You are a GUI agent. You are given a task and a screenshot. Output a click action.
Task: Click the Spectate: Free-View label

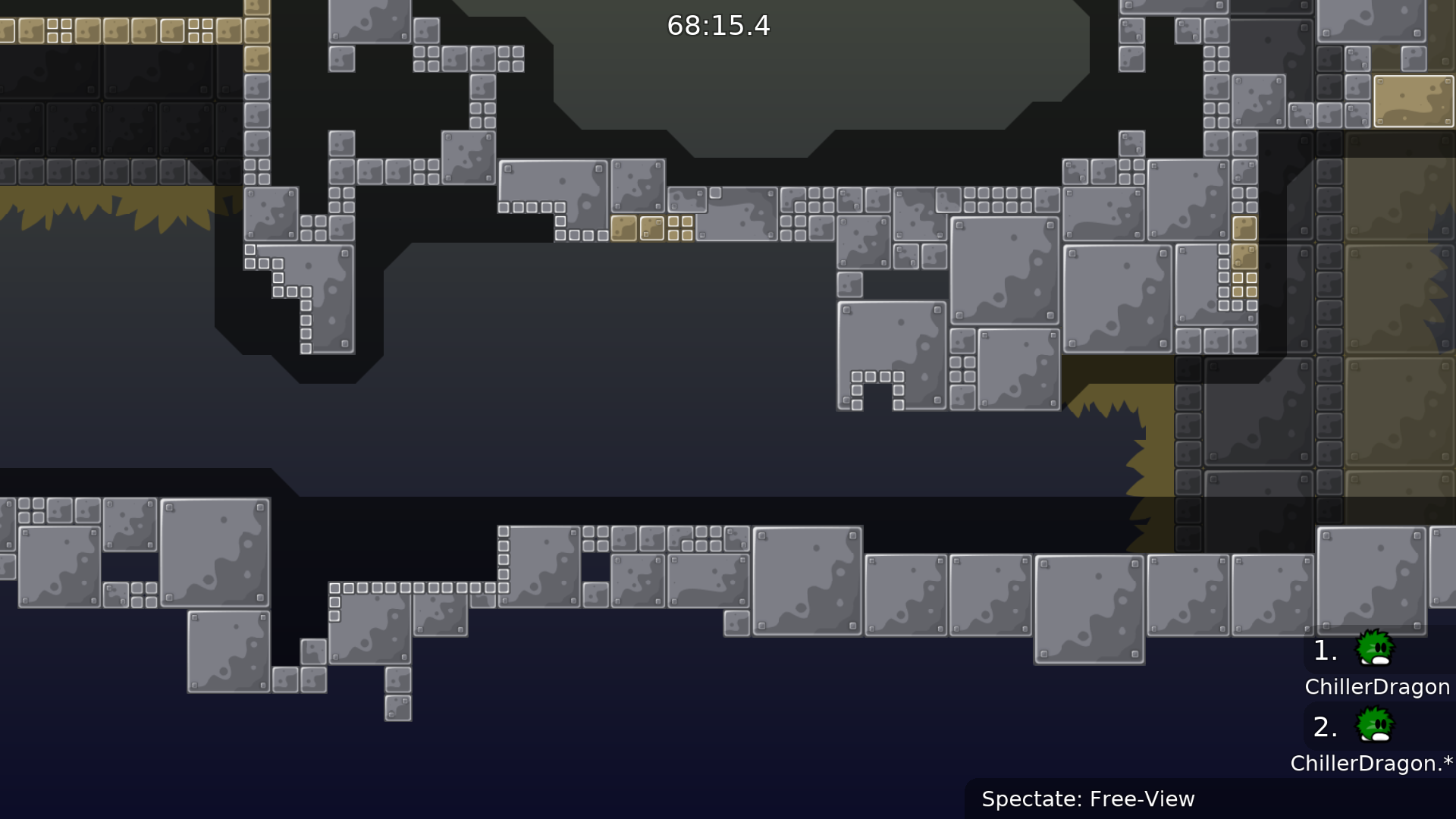[x=1087, y=799]
